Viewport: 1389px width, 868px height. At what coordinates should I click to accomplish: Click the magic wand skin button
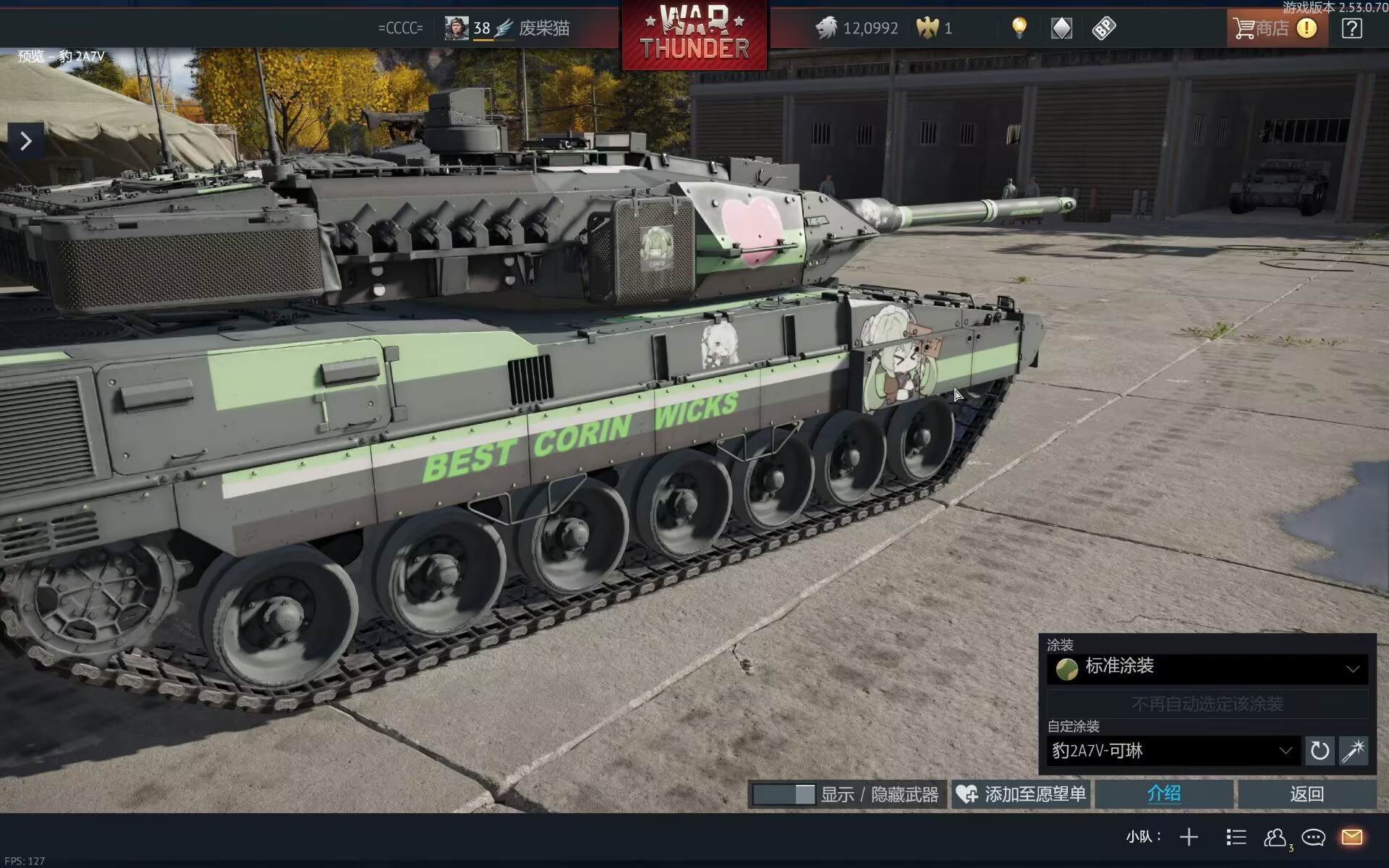click(x=1353, y=751)
